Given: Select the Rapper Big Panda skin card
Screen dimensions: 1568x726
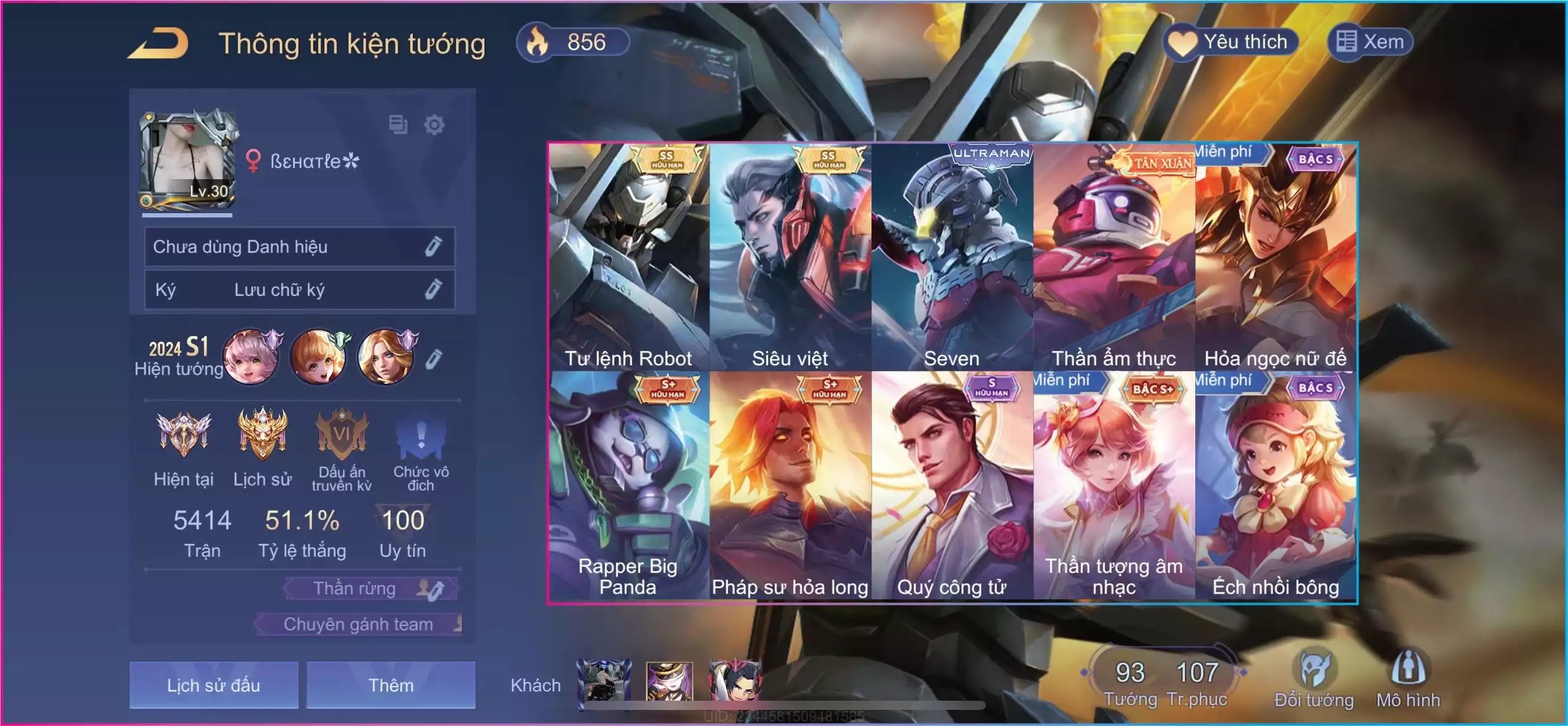Looking at the screenshot, I should [x=629, y=485].
